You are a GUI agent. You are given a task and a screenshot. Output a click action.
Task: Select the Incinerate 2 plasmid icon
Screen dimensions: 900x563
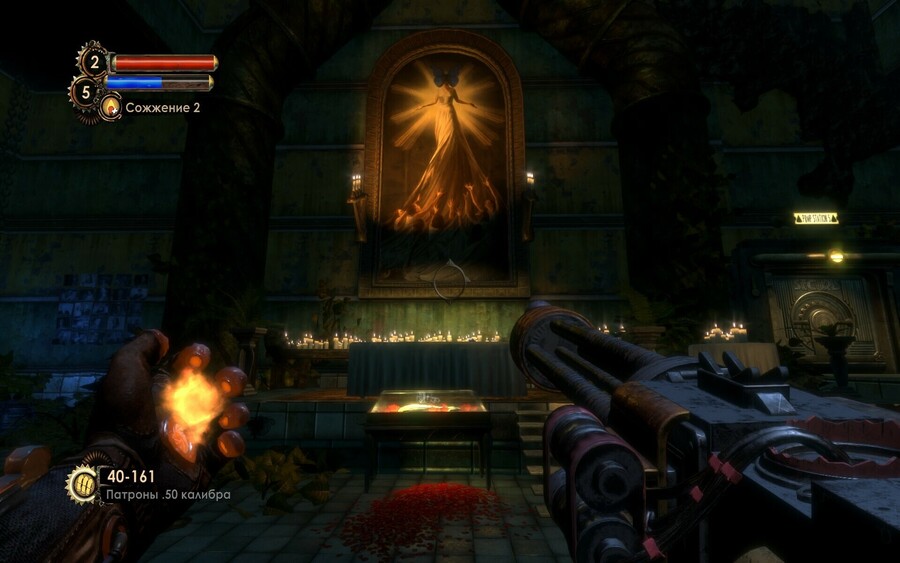tap(110, 106)
